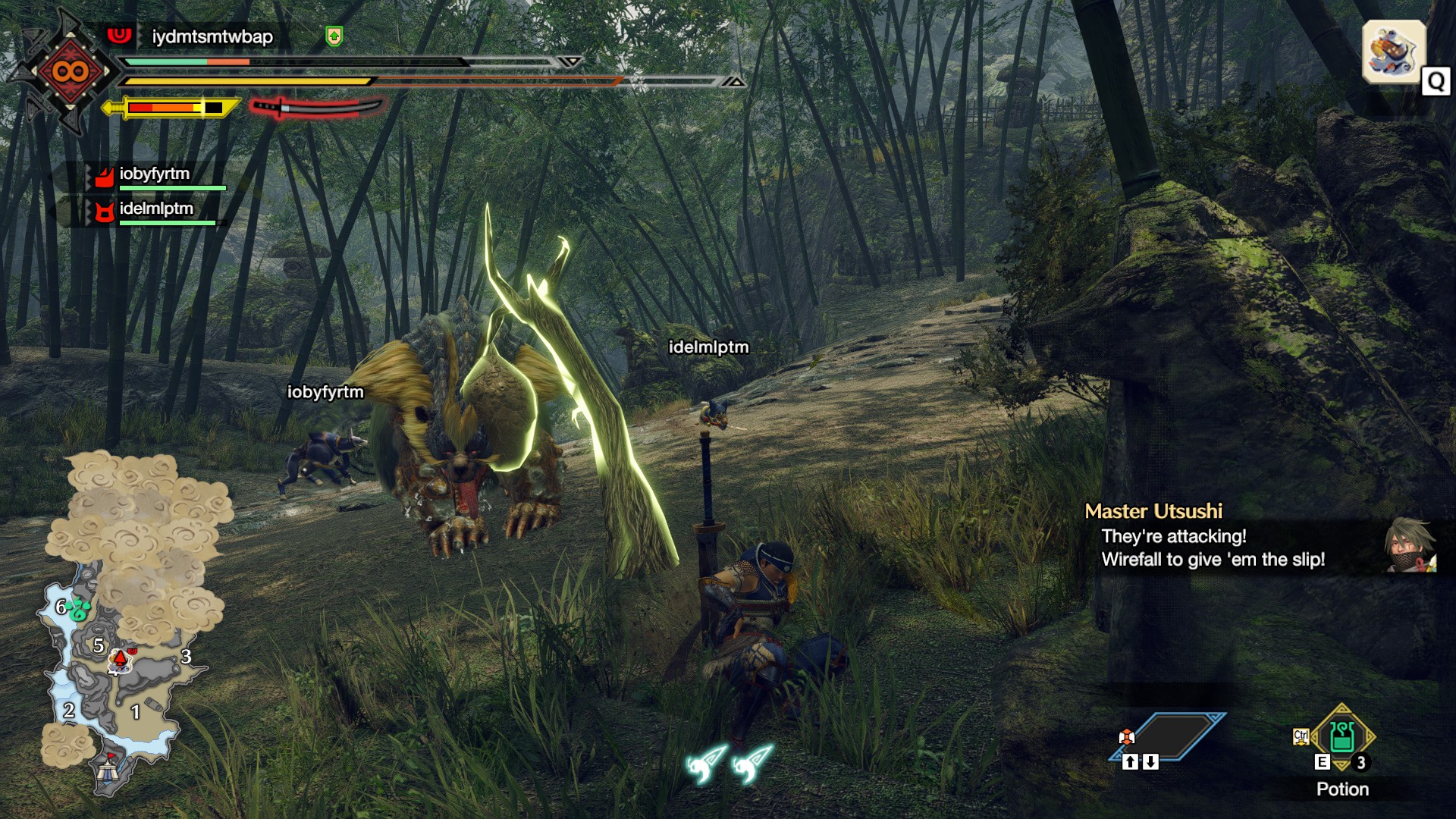Select party member iobyfyrtm in the list

(x=154, y=174)
